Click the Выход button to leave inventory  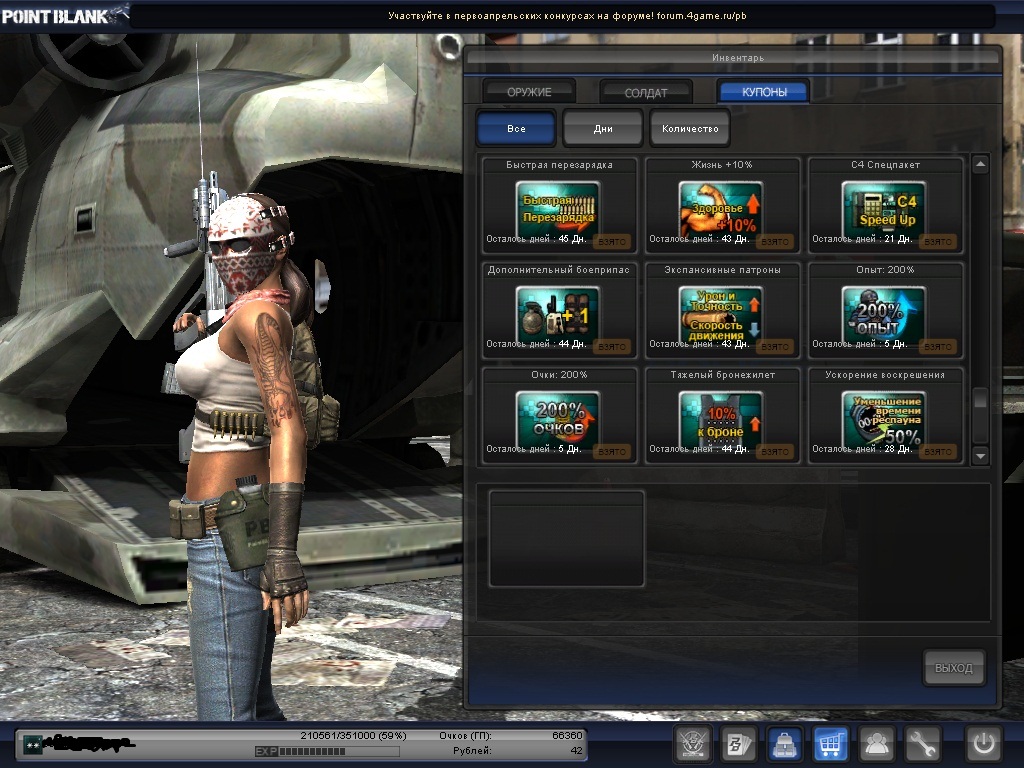click(953, 668)
